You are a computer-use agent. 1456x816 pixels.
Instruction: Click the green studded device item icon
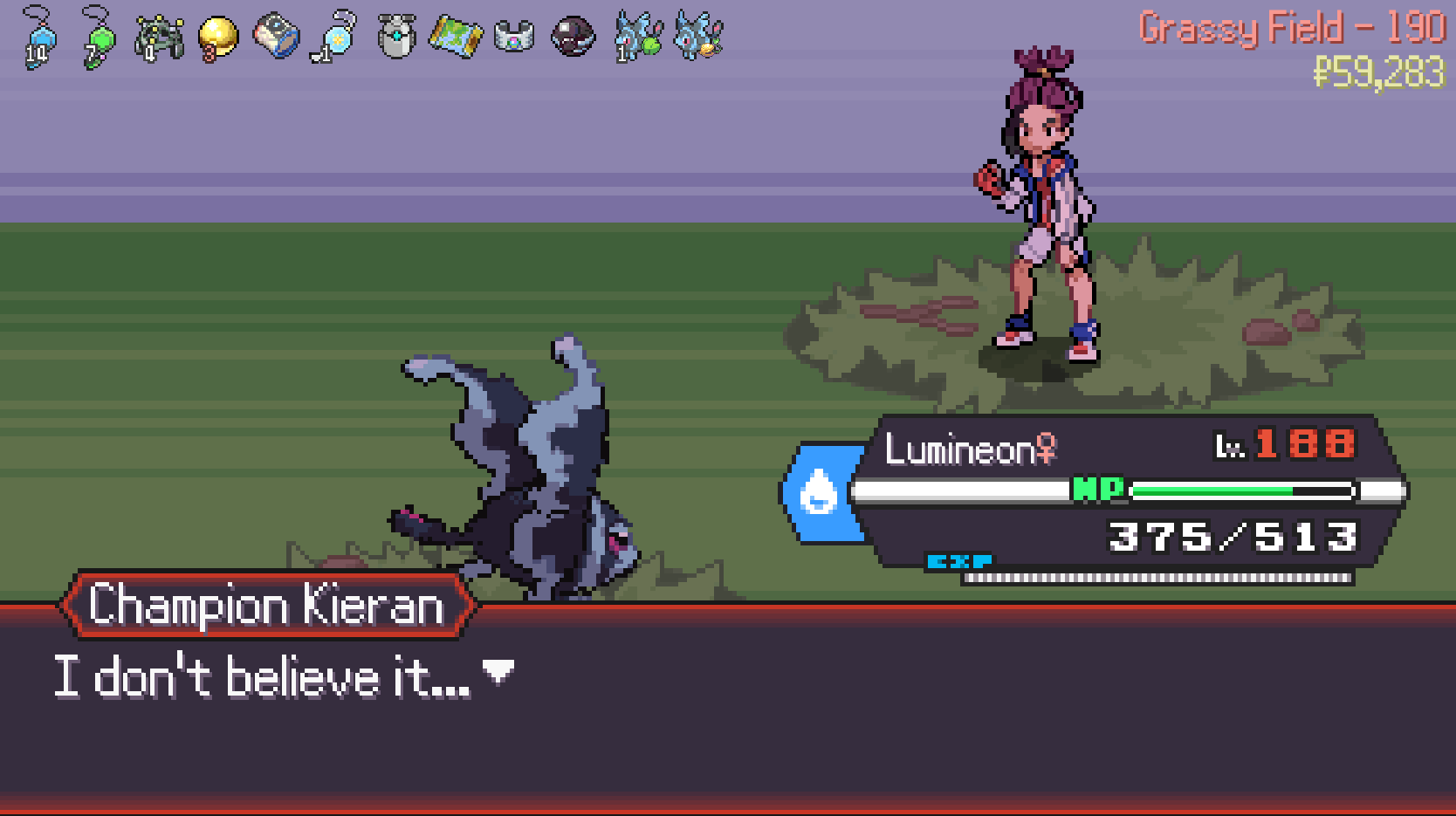point(159,38)
